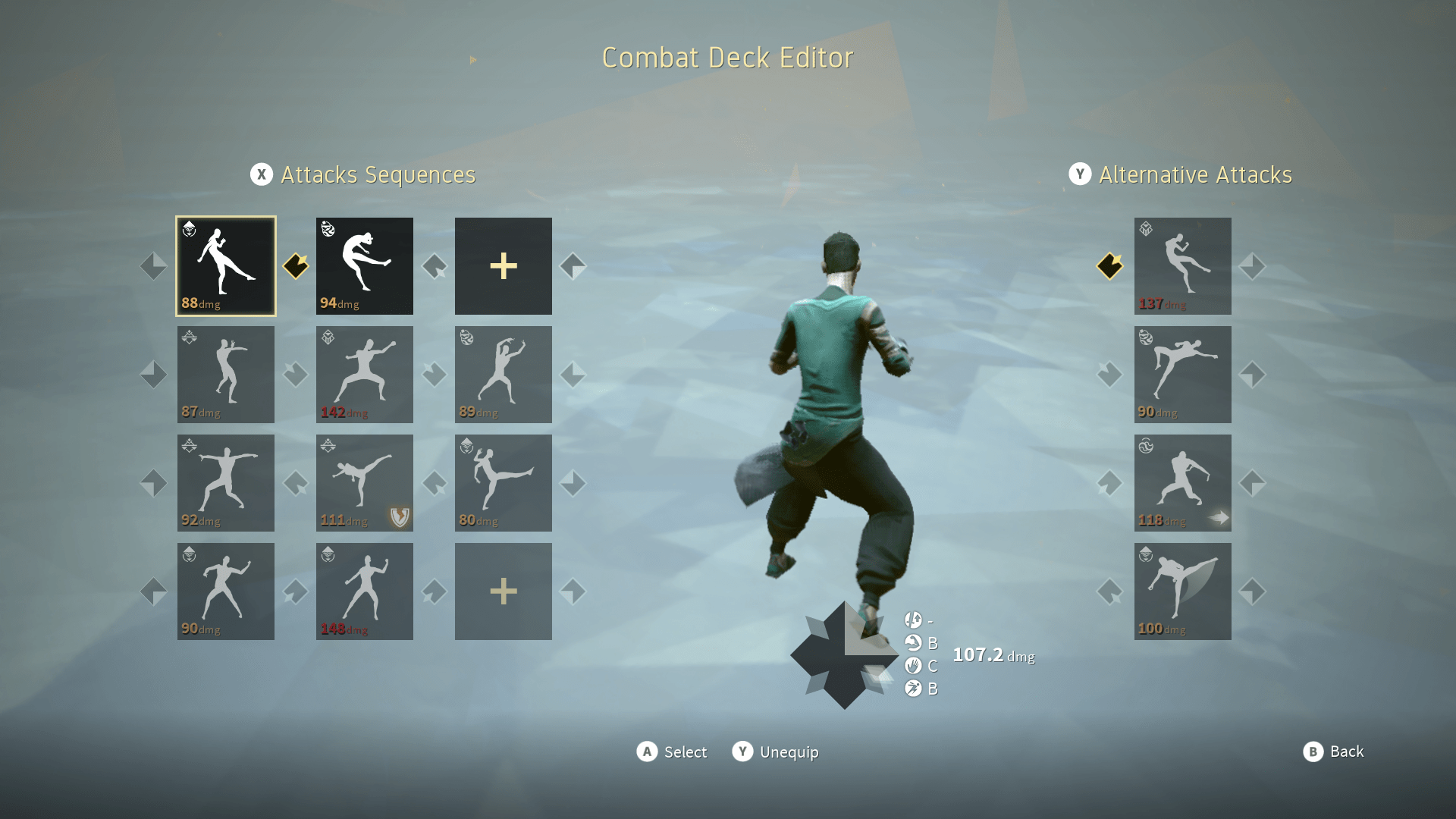Toggle the gold stance arrow beside the 88 dmg card

pyautogui.click(x=296, y=266)
